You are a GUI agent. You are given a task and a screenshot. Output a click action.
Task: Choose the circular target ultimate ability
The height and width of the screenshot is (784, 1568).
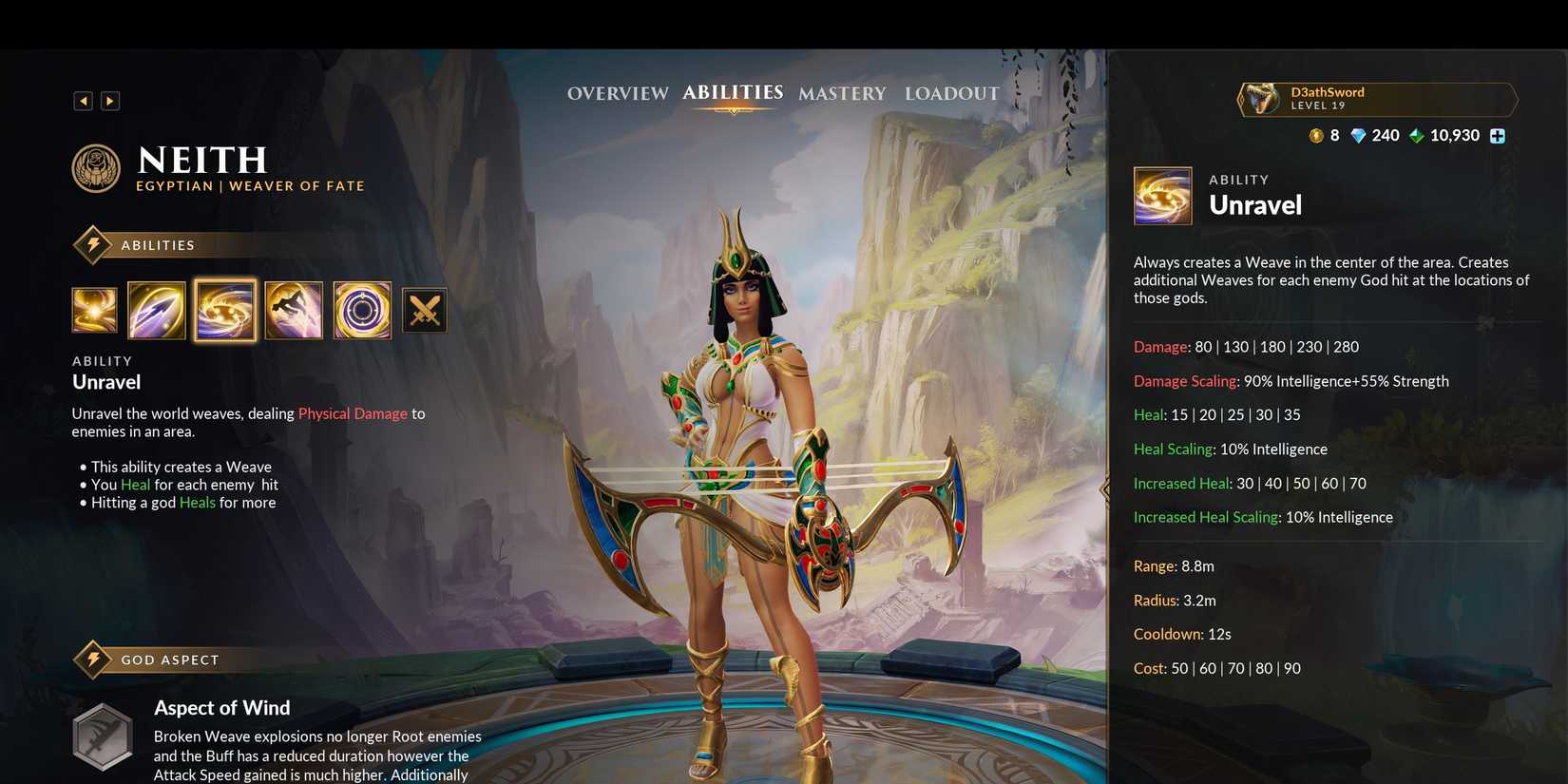tap(362, 310)
